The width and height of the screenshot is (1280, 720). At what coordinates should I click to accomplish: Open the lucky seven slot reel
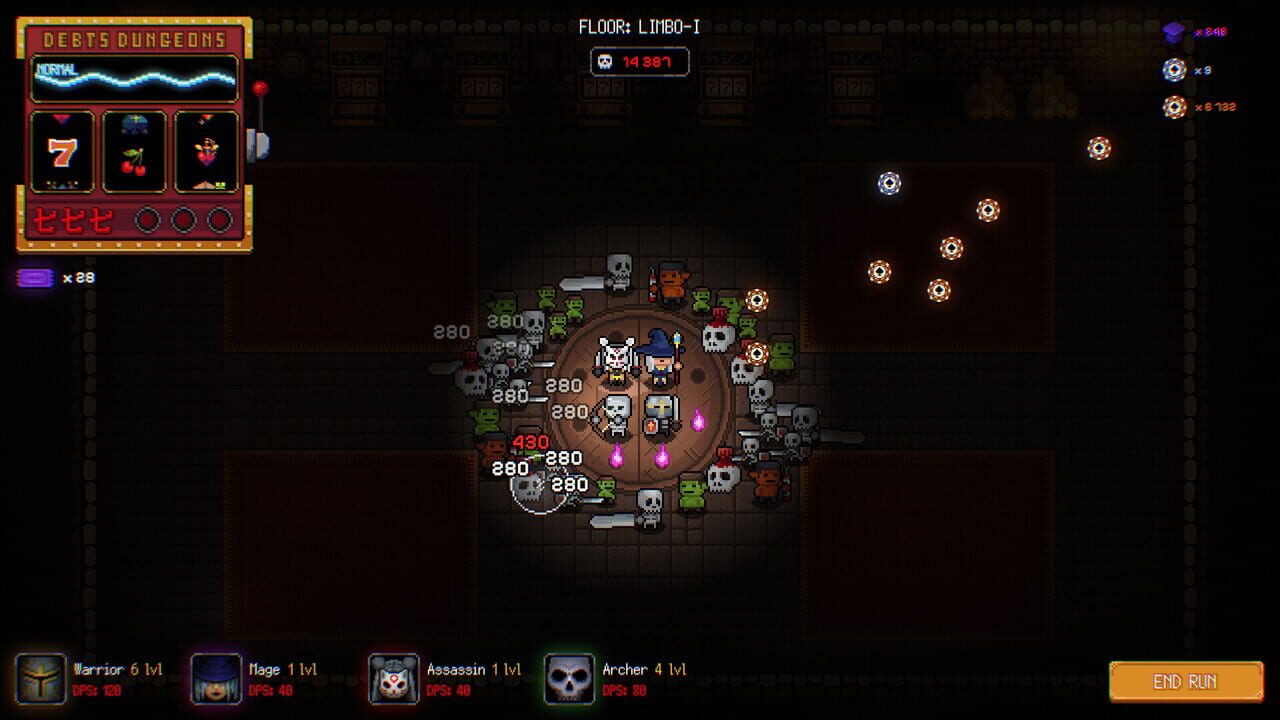tap(64, 152)
